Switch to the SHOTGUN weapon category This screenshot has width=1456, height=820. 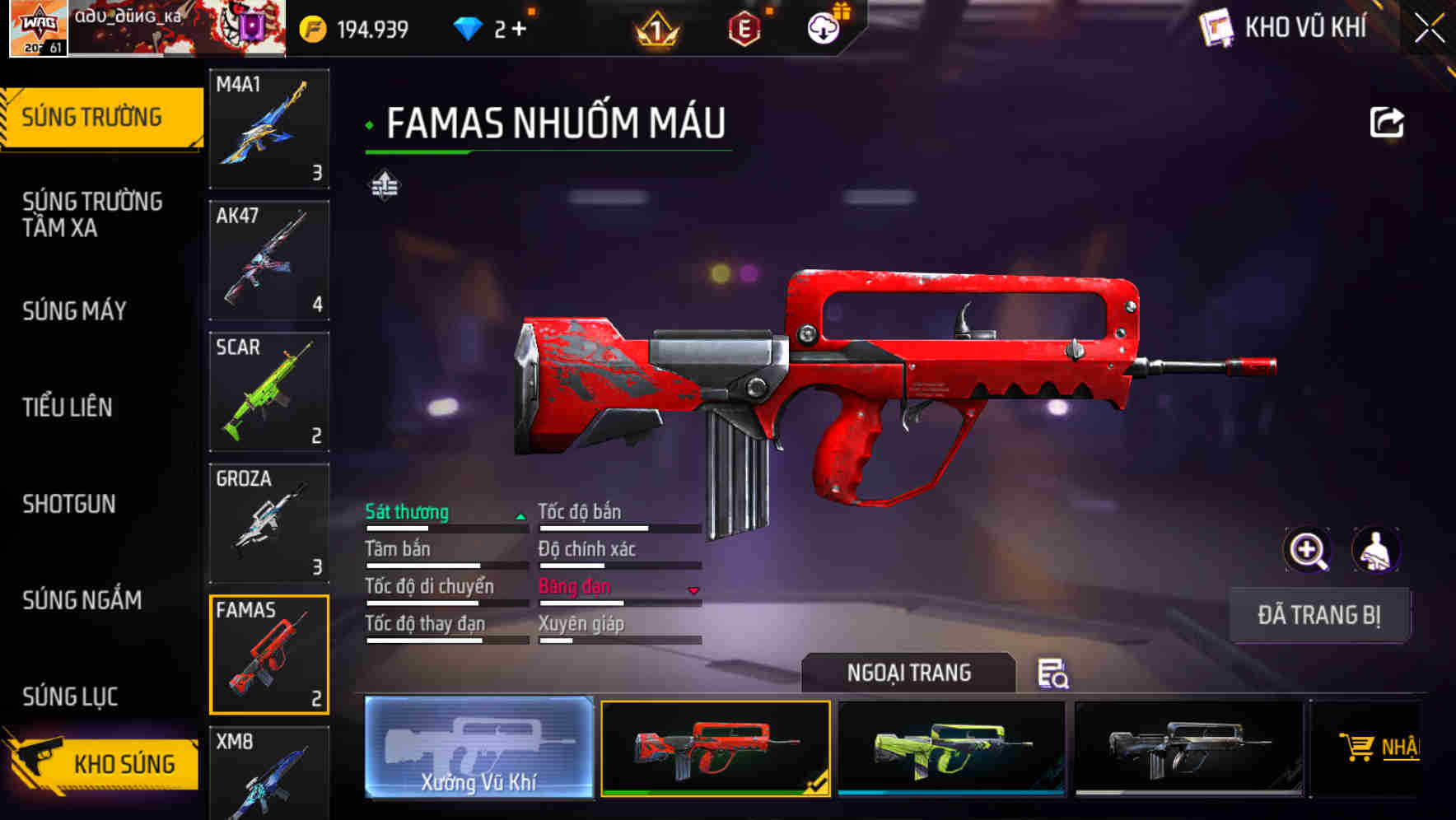pos(69,504)
